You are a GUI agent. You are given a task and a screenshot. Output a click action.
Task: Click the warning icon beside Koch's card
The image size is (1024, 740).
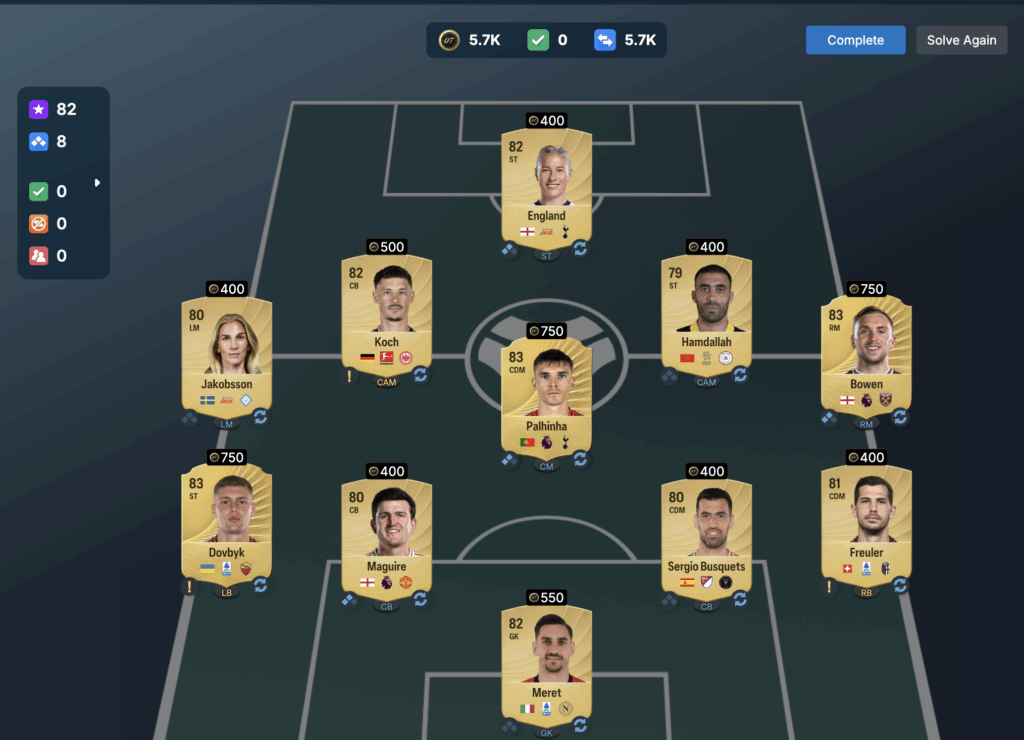(x=350, y=376)
